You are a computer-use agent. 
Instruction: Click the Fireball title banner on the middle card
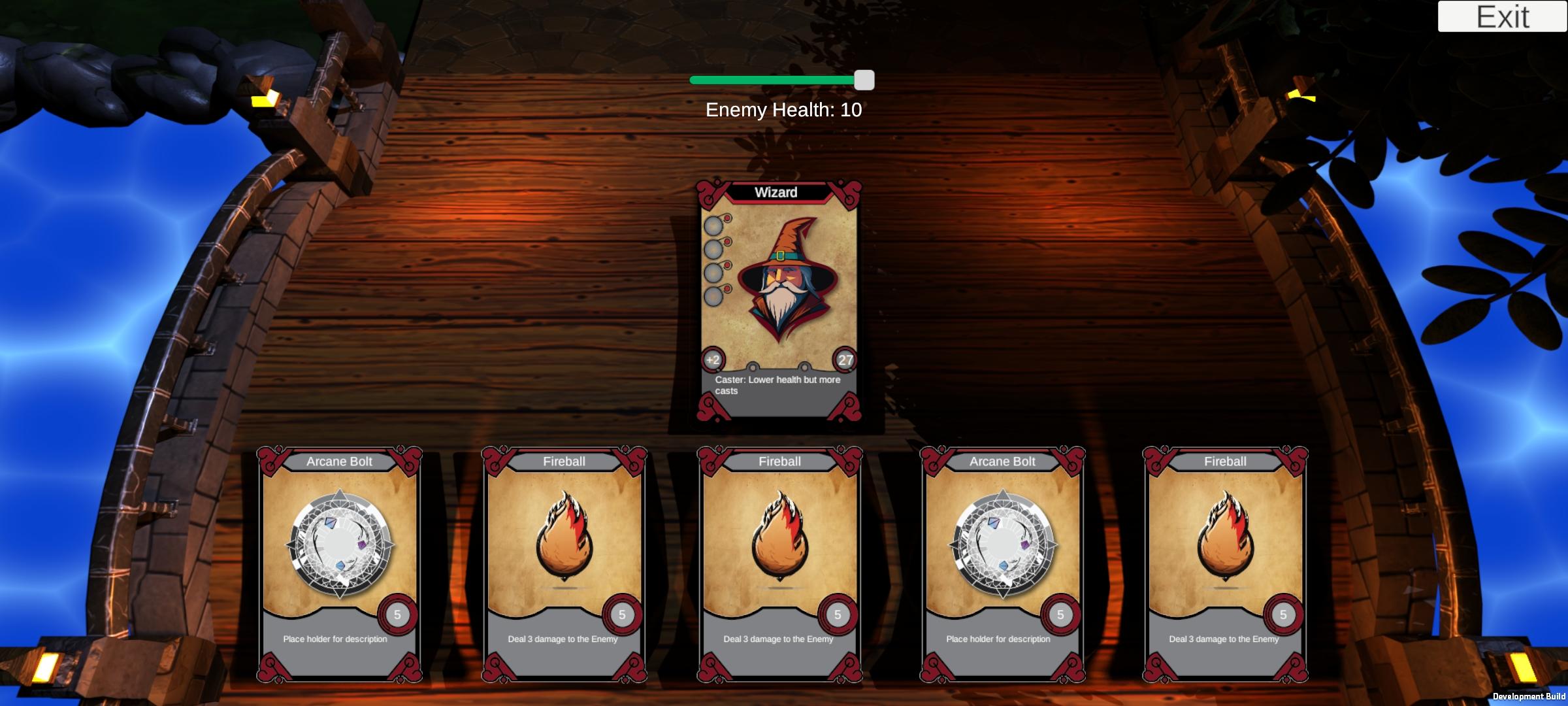(x=779, y=461)
